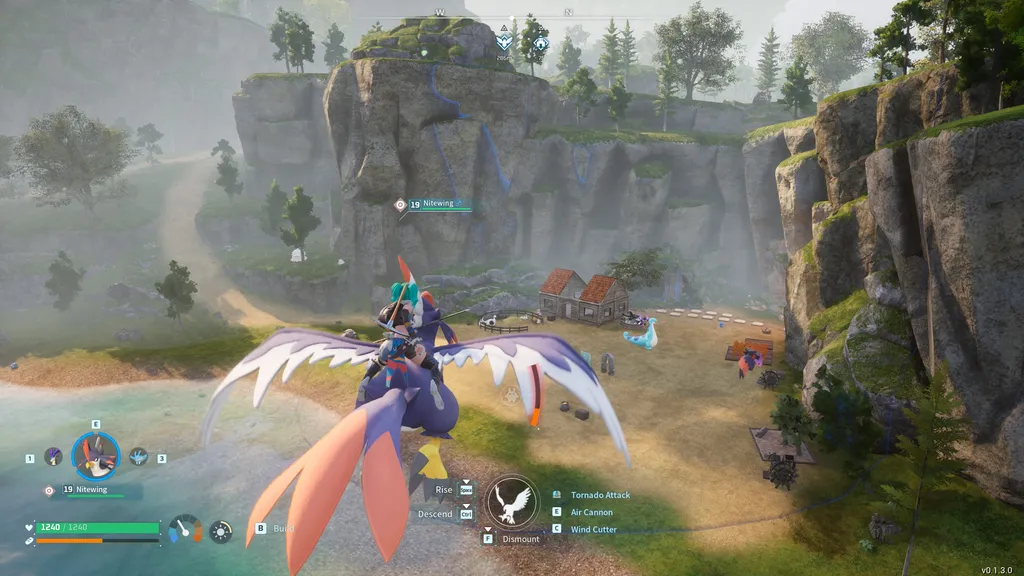Open the Build option
1024x576 pixels.
283,528
